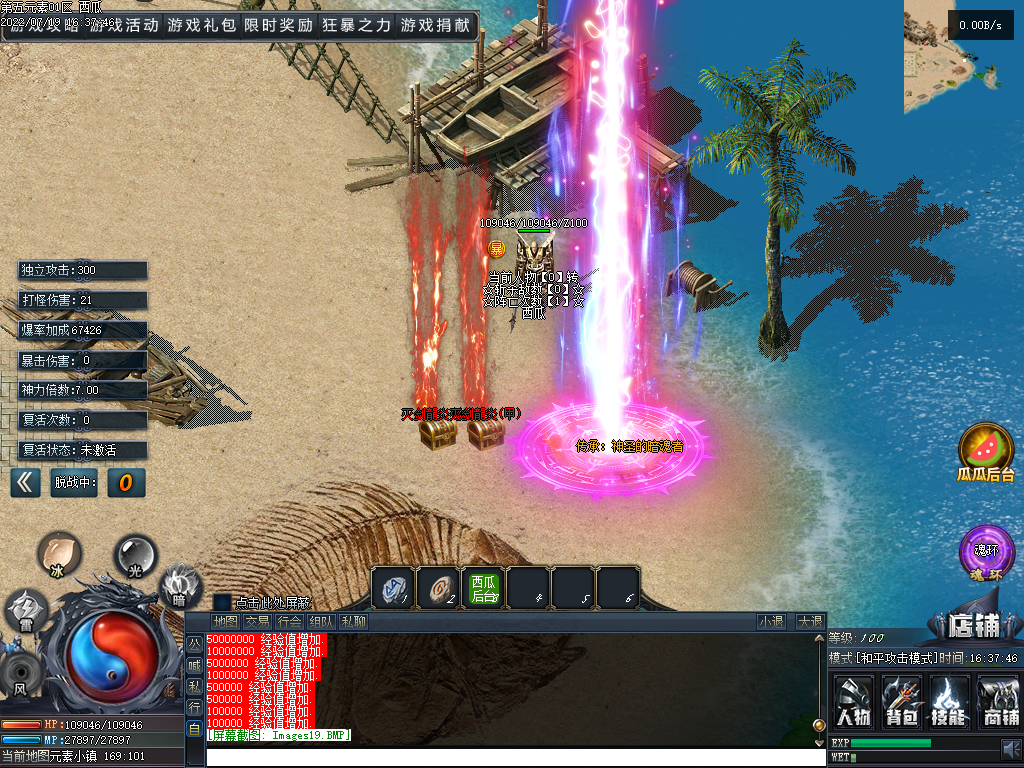Toggle the speaker sound button

click(1011, 748)
